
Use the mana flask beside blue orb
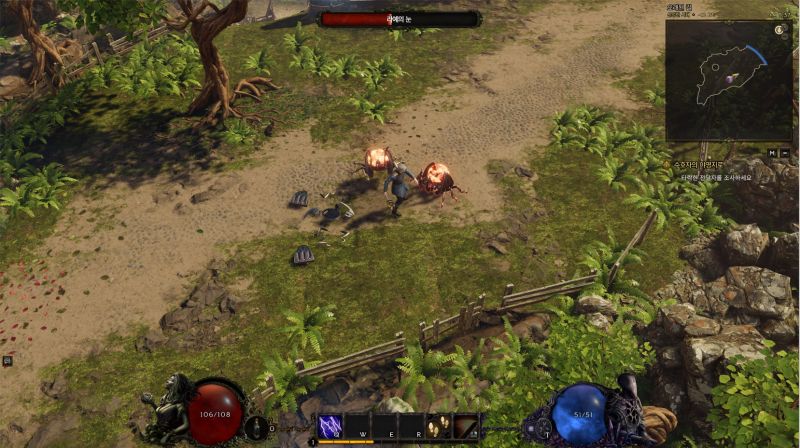point(544,427)
